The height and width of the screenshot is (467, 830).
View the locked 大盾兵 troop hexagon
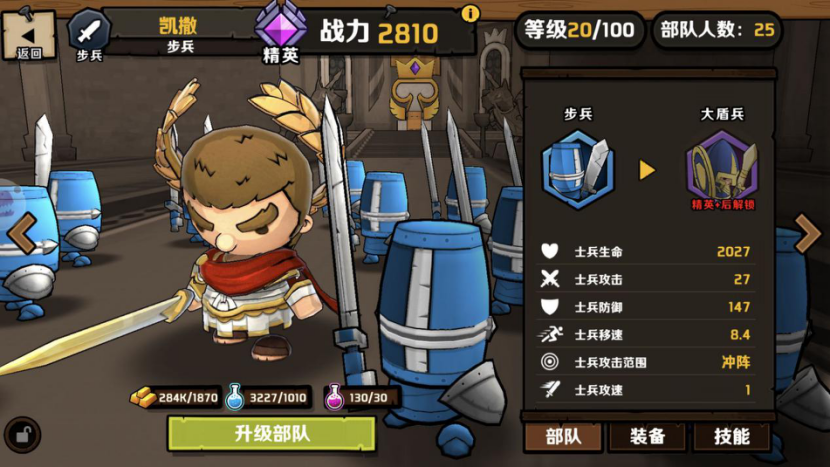(721, 169)
